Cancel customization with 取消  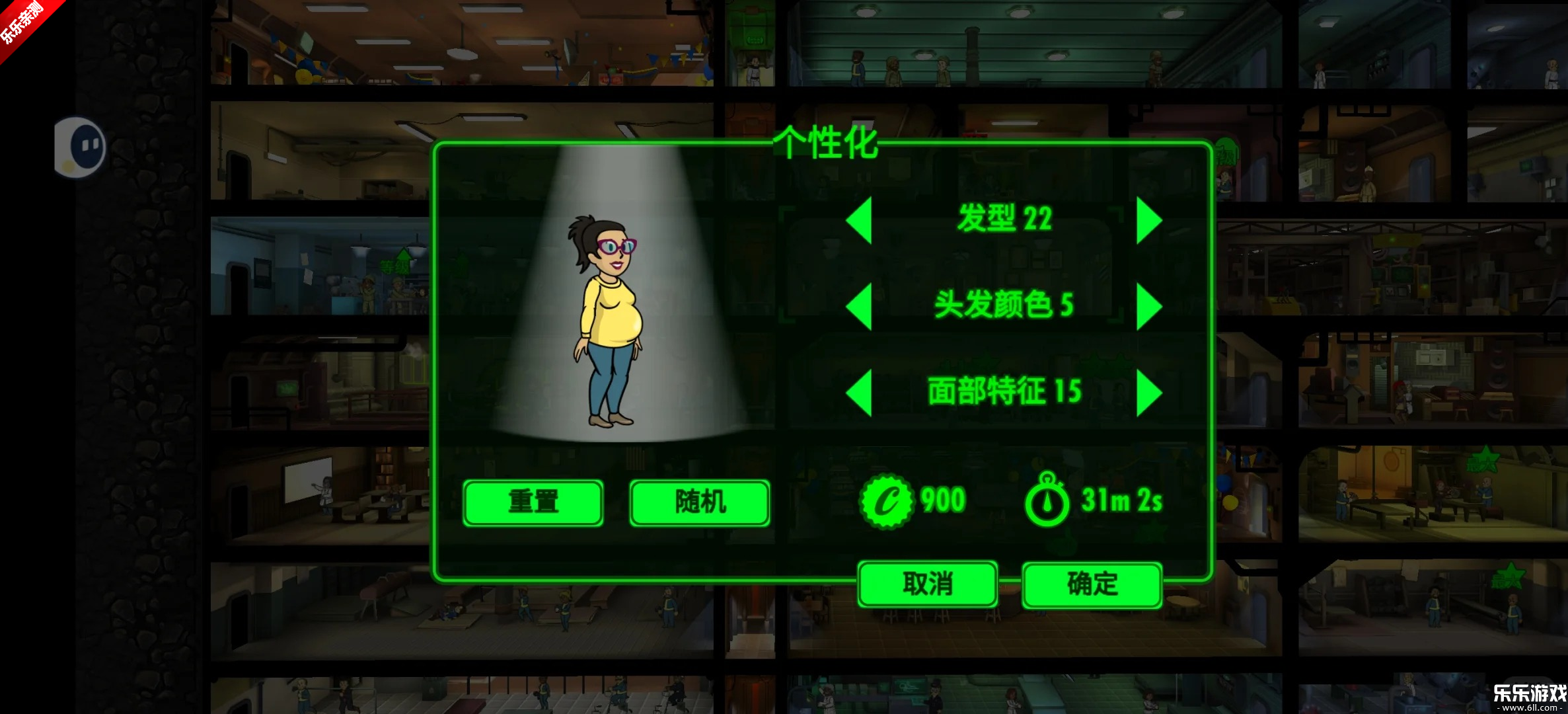(x=927, y=584)
